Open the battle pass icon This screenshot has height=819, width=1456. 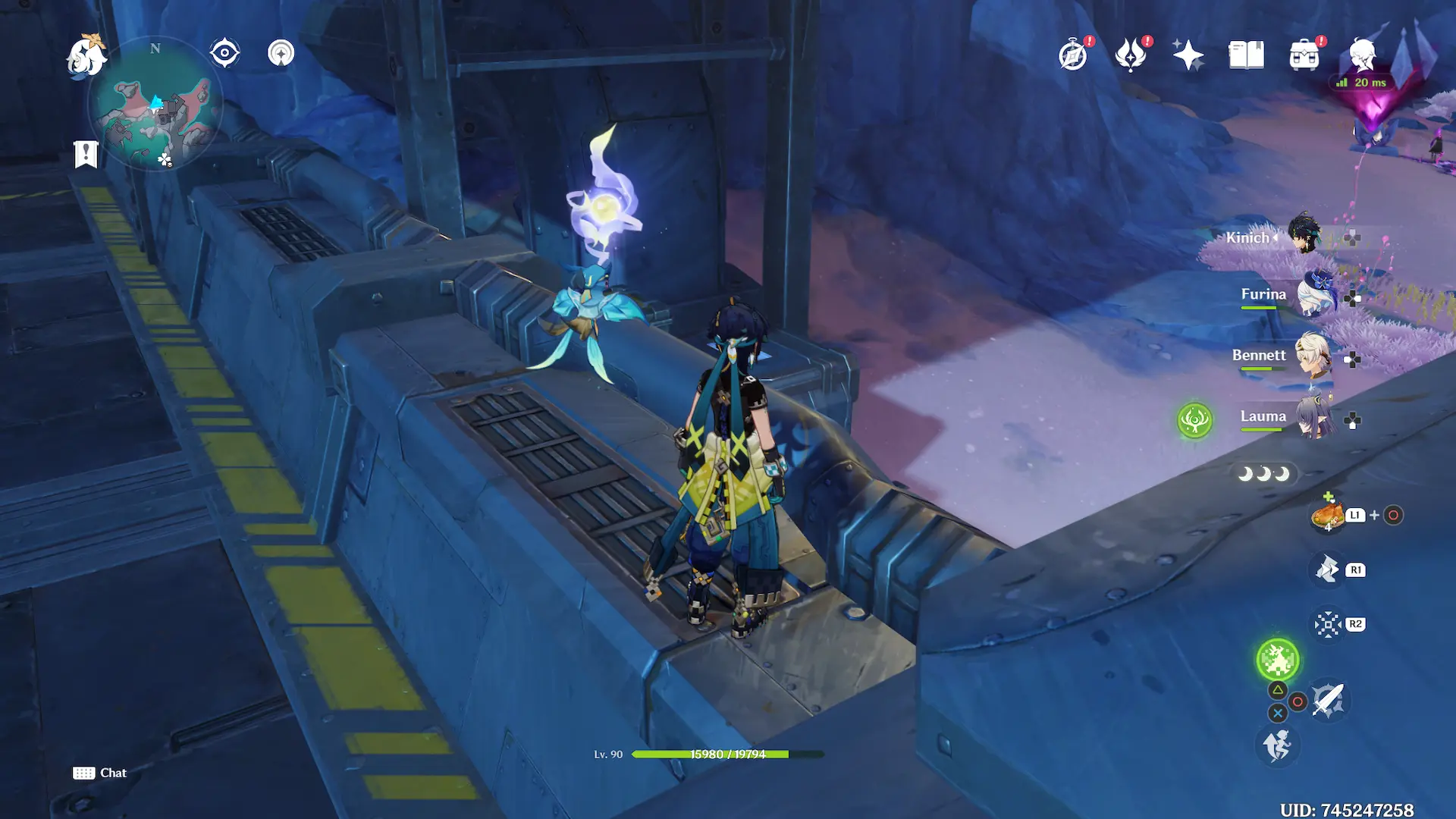(x=1131, y=55)
